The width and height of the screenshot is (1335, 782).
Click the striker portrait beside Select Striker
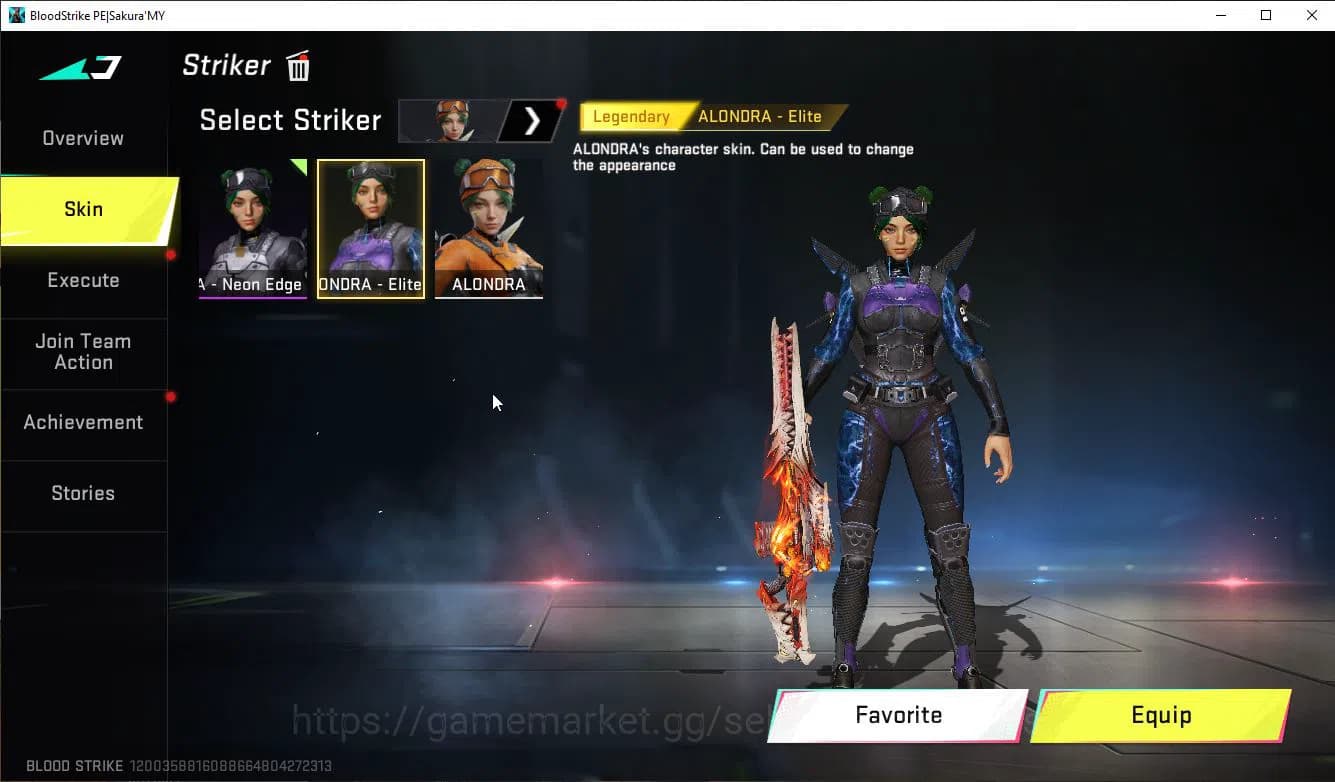point(444,120)
